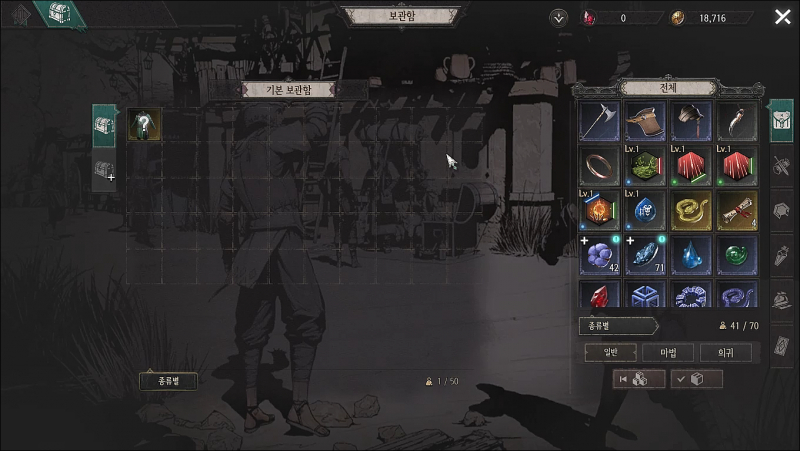Pick the golden coiled snake item
Image resolution: width=800 pixels, height=451 pixels.
click(688, 211)
